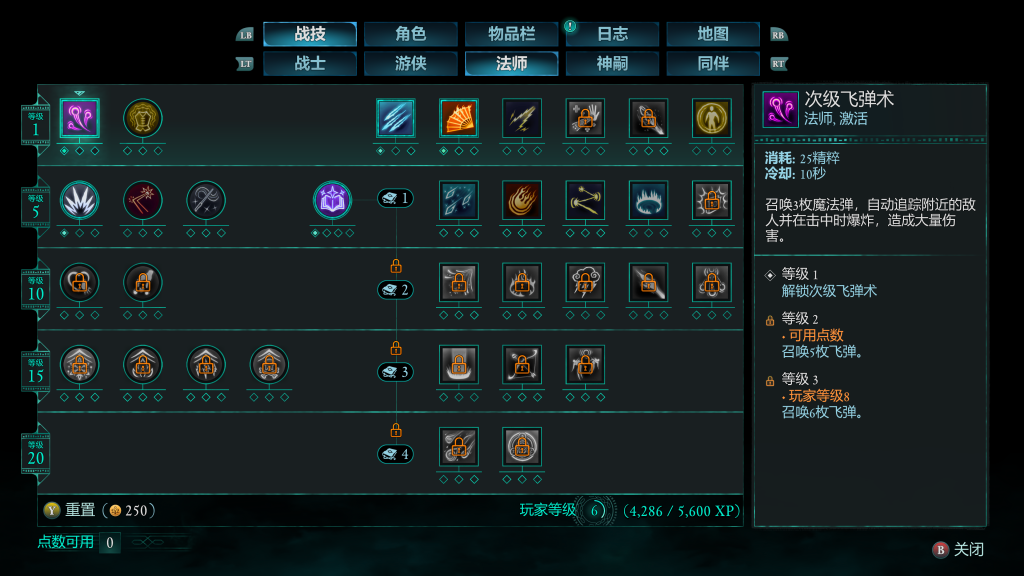The image size is (1024, 576).
Task: Choose the golden human silhouette skill icon
Action: (712, 118)
